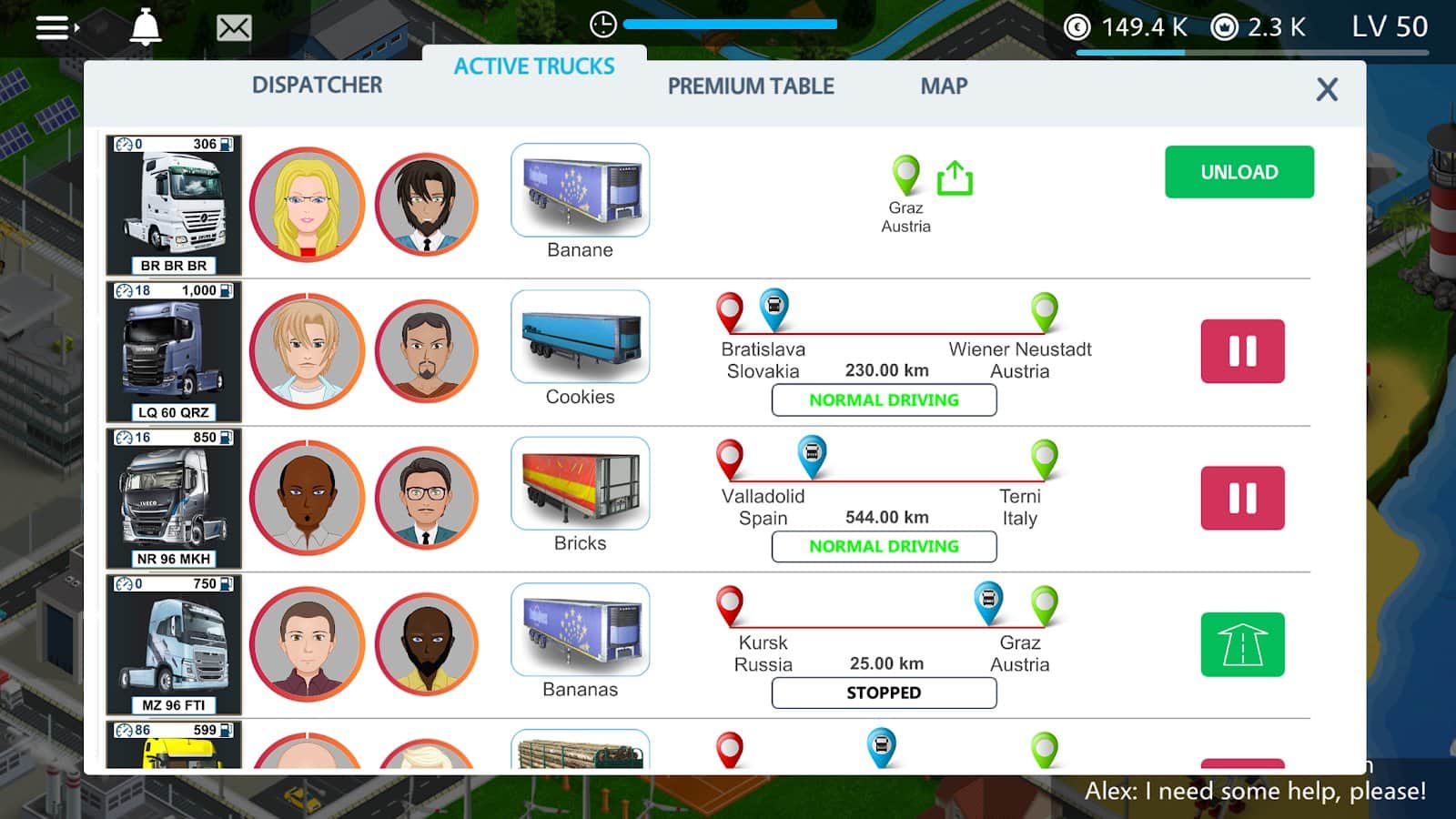This screenshot has width=1456, height=819.
Task: Show the Map tab
Action: click(944, 86)
